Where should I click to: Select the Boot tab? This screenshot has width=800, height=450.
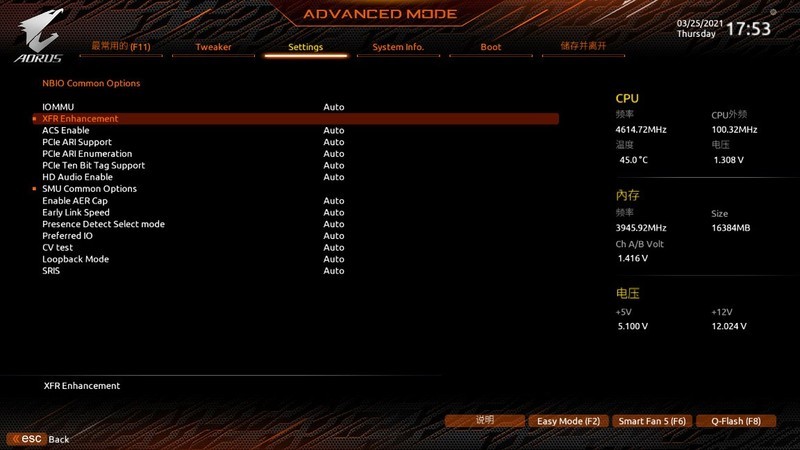pos(491,47)
